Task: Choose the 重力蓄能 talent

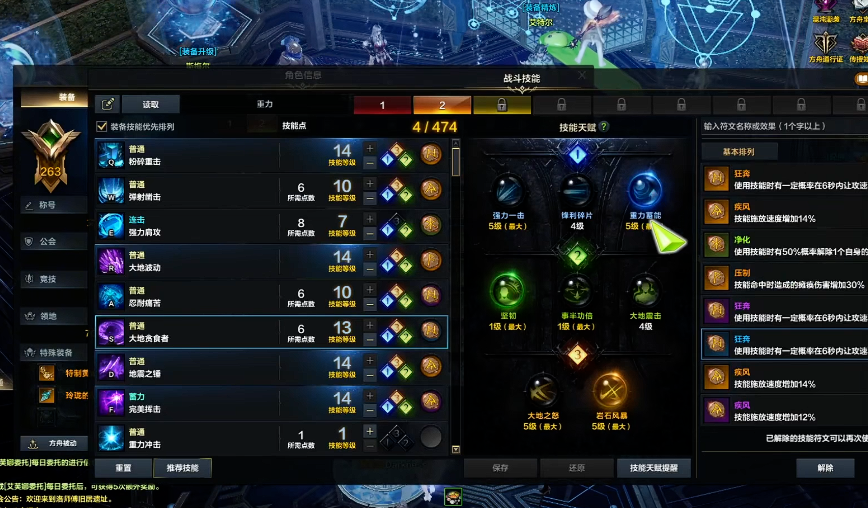Action: [x=644, y=191]
